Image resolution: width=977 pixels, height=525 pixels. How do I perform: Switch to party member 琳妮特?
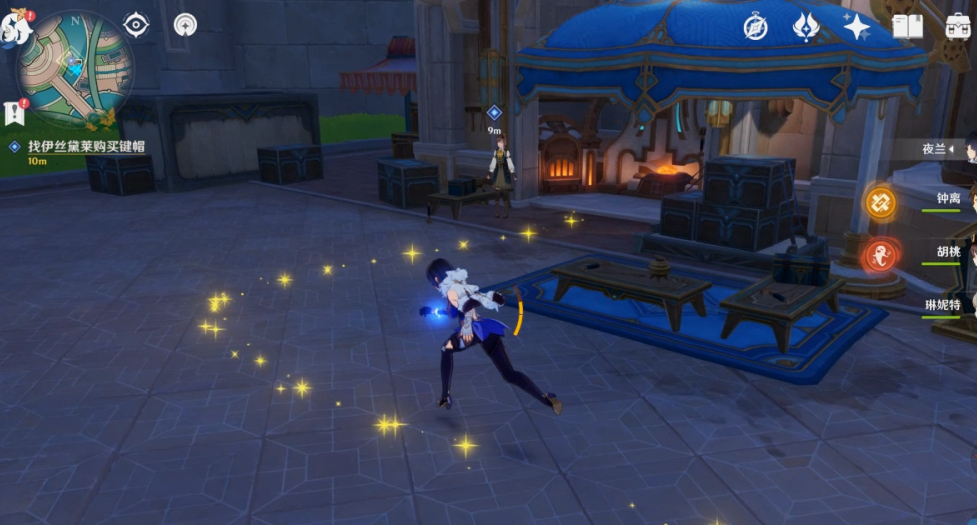[x=944, y=304]
